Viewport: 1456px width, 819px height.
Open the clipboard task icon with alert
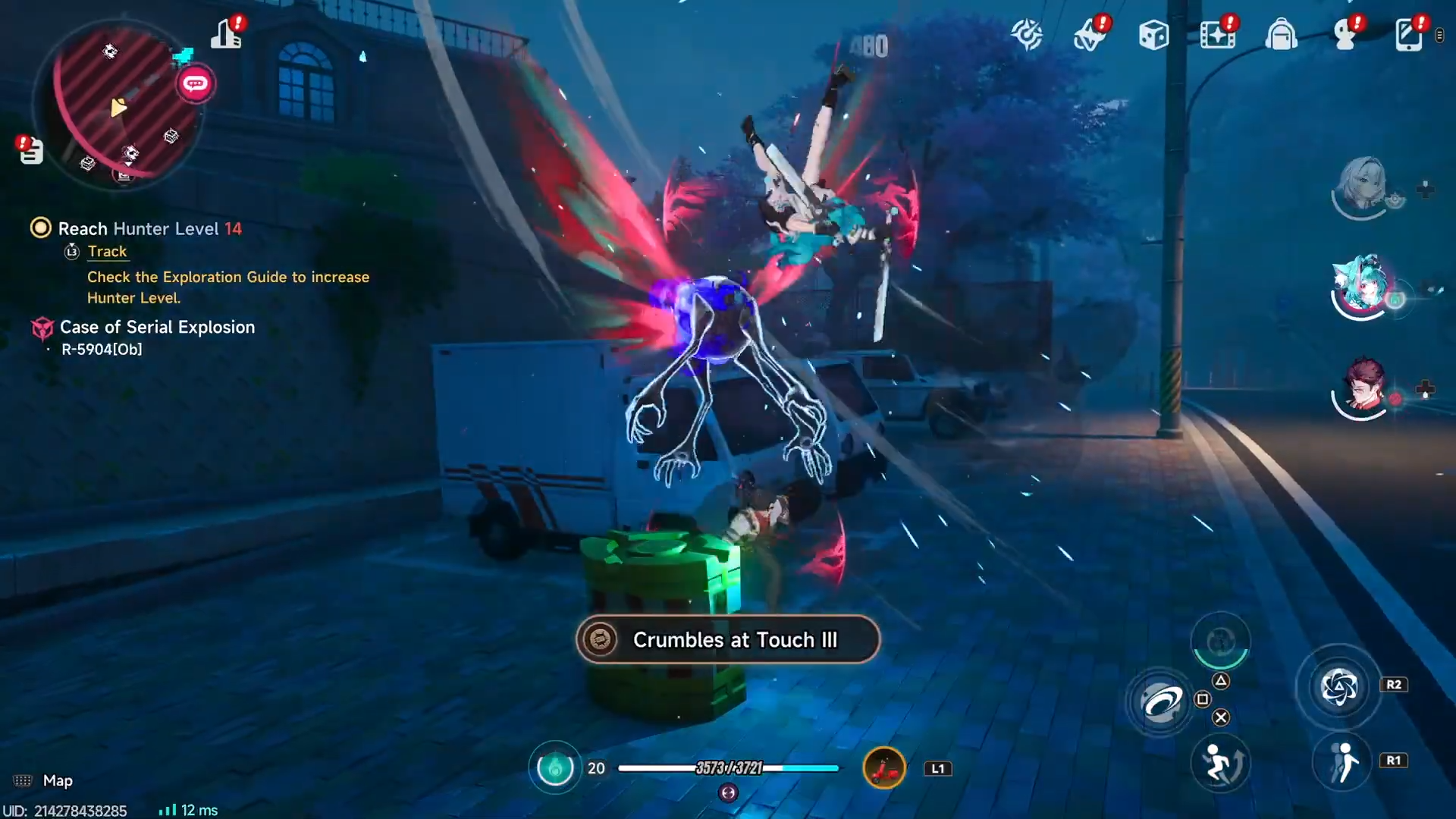(30, 150)
